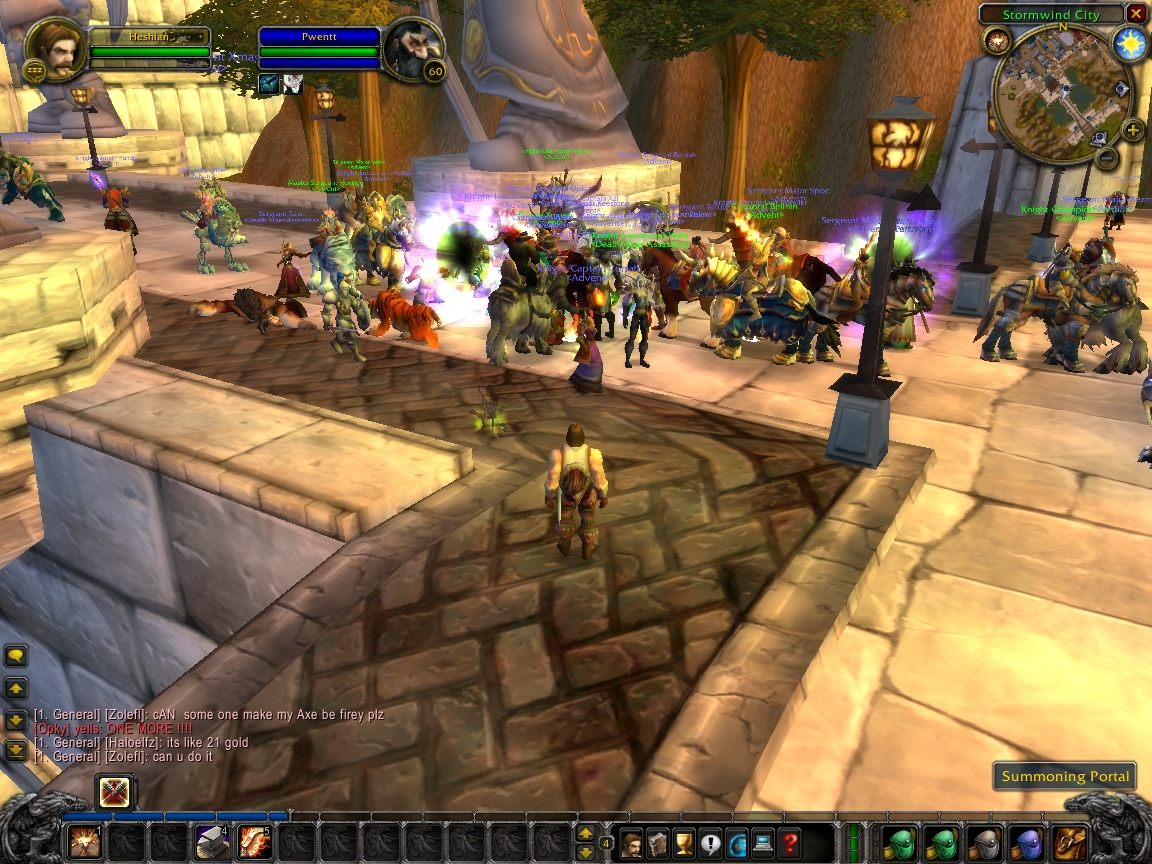
Task: Activate the fiery ability in action slot five
Action: (x=255, y=842)
